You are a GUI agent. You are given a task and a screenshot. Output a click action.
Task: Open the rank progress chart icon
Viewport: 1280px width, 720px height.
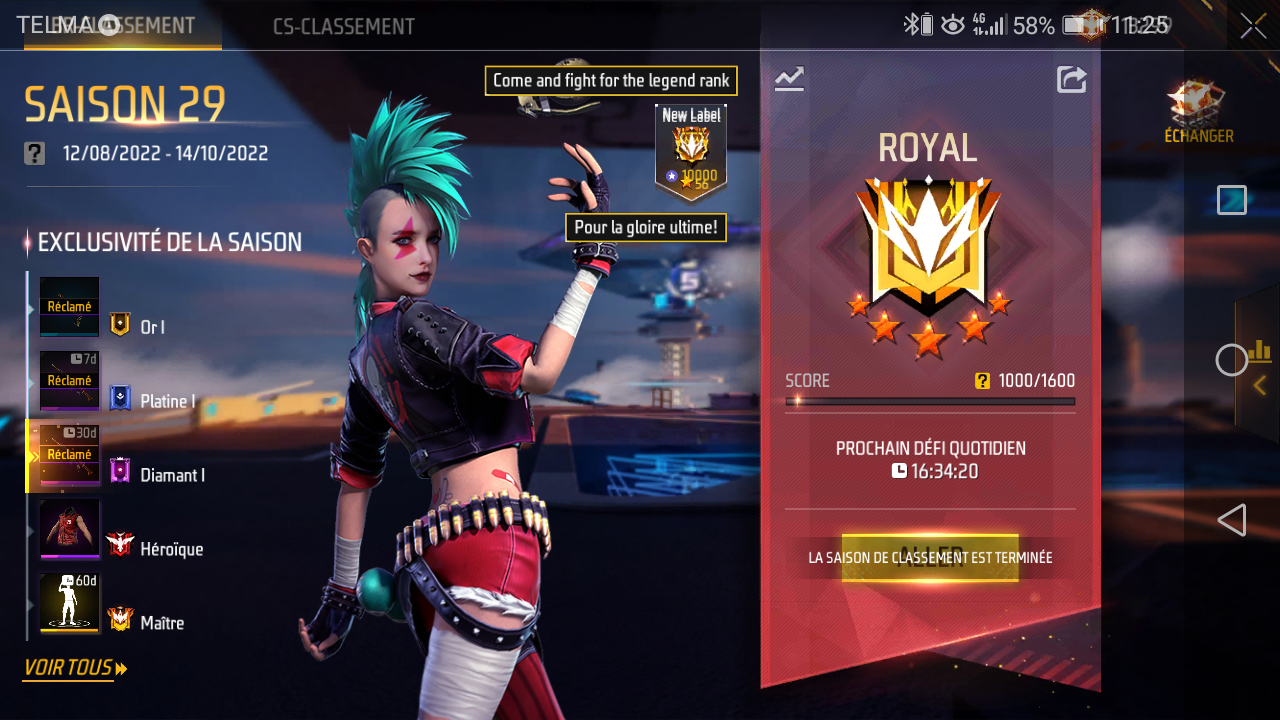[x=789, y=78]
